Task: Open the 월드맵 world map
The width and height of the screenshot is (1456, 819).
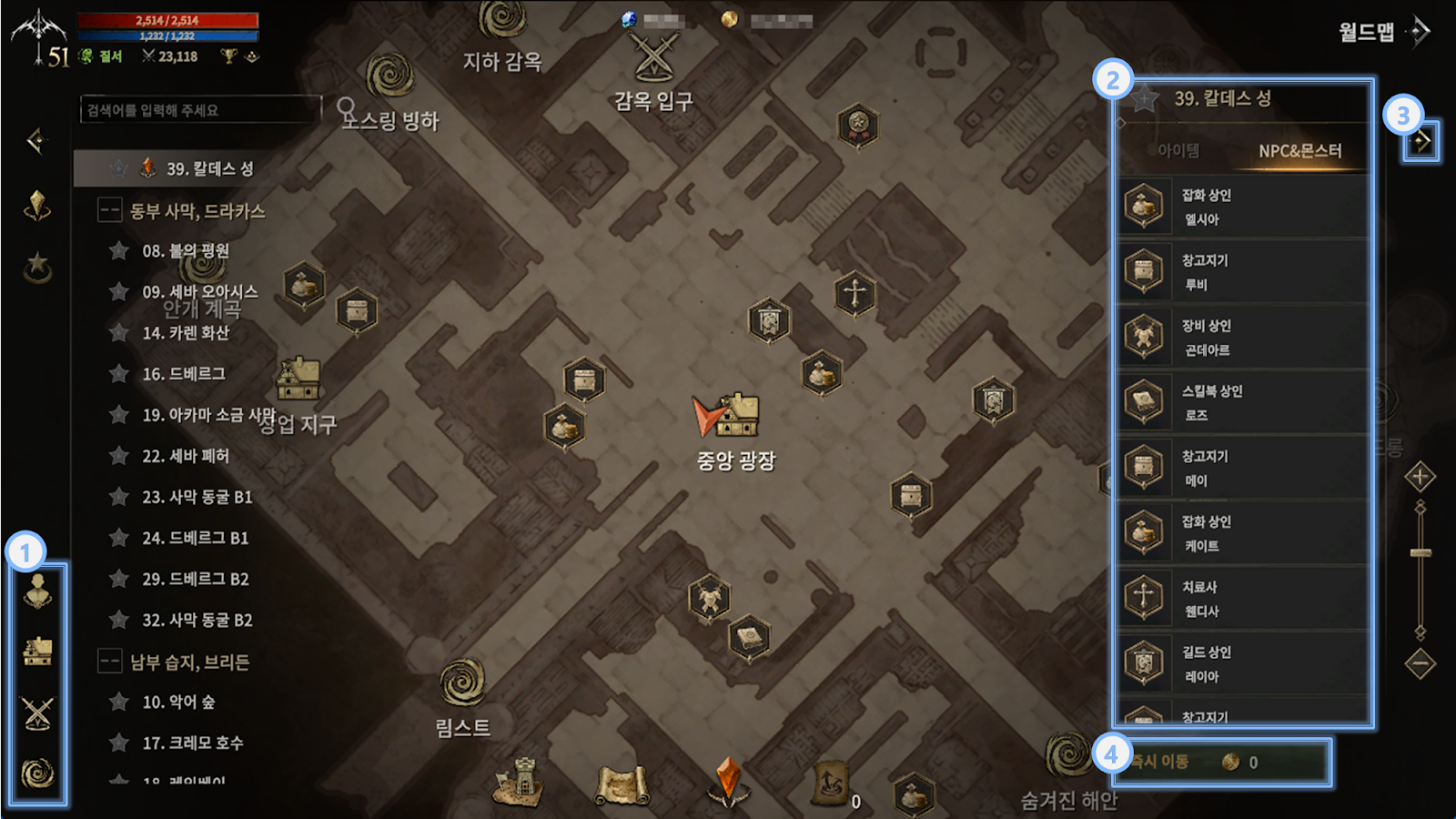Action: point(1383,33)
